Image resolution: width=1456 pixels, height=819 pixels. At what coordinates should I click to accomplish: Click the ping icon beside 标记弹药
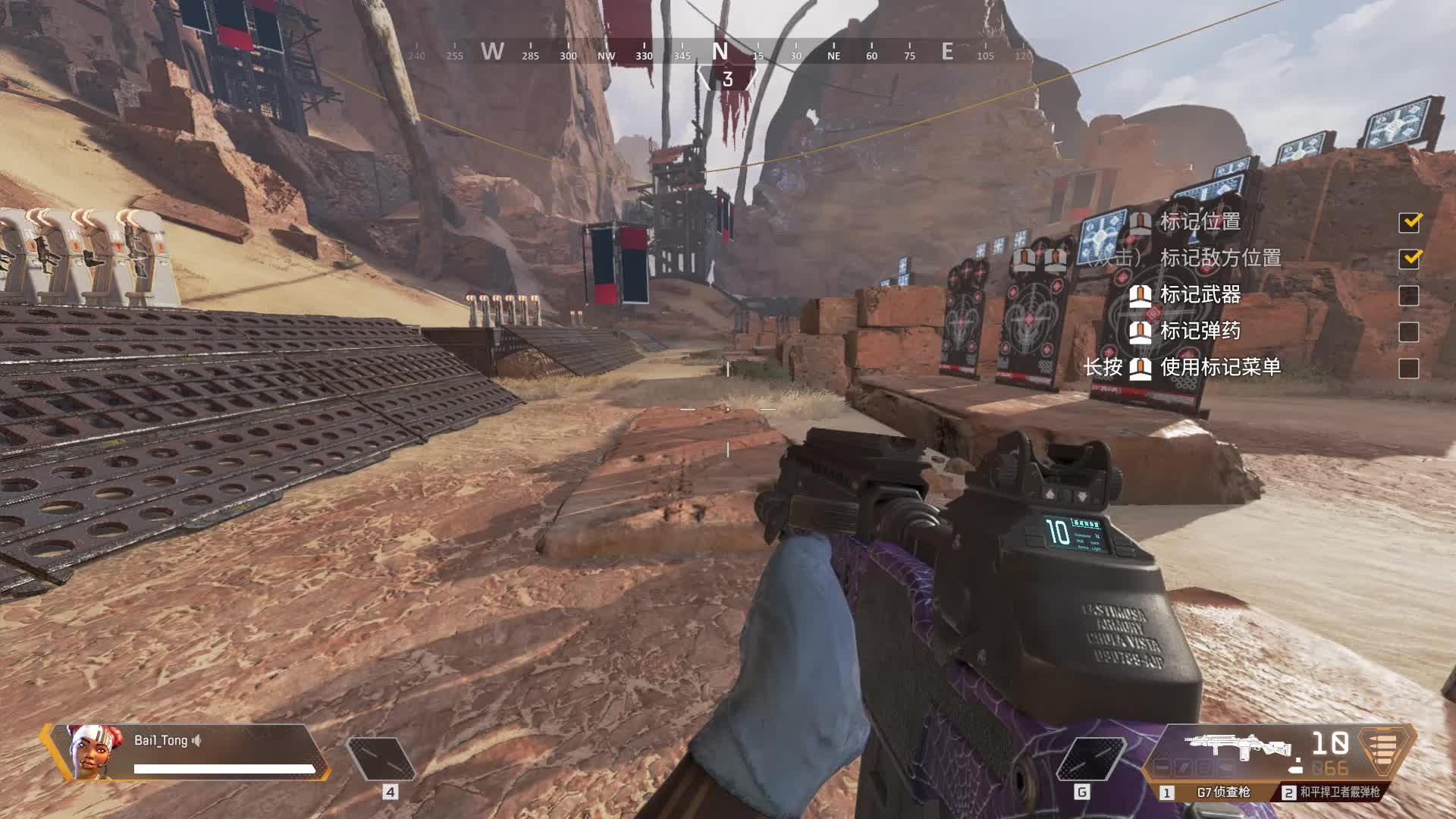point(1141,331)
